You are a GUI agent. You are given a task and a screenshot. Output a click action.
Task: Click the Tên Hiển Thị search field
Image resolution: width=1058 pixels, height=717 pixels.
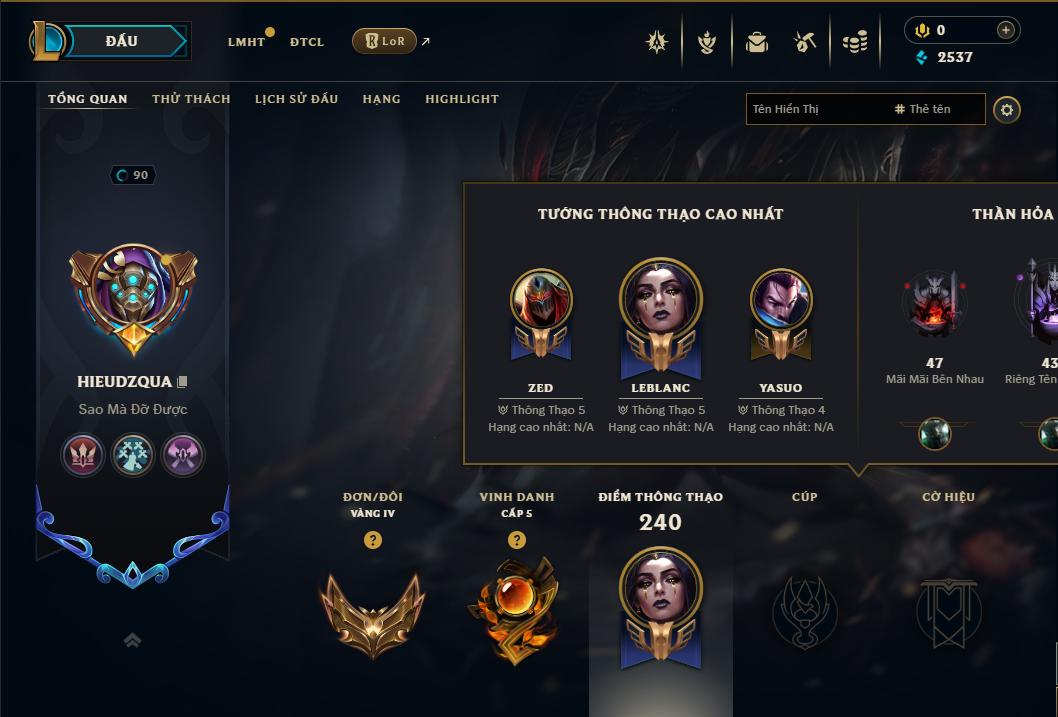click(x=815, y=109)
